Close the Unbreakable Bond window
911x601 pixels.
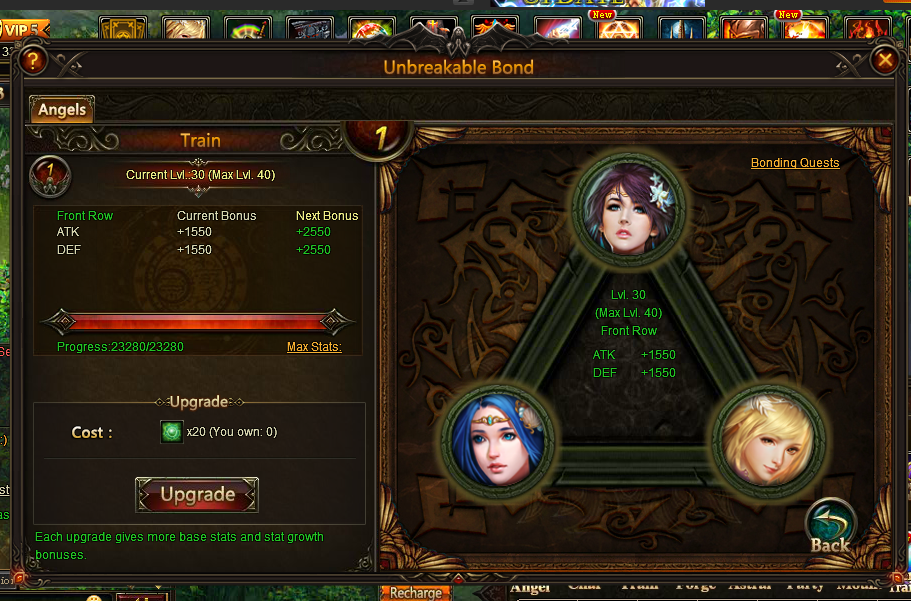click(x=884, y=61)
